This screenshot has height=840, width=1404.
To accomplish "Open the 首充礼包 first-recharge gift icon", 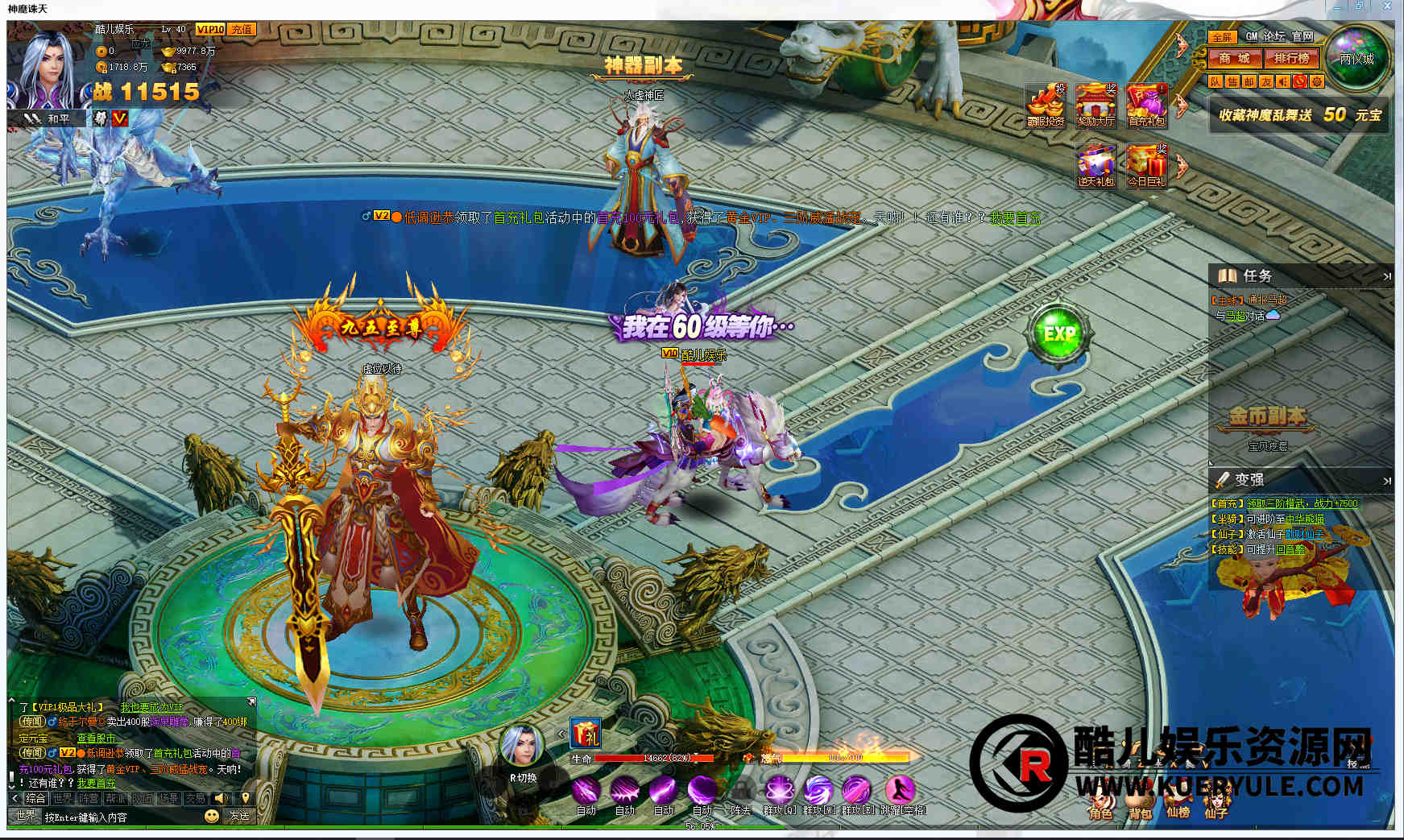I will (x=1147, y=105).
